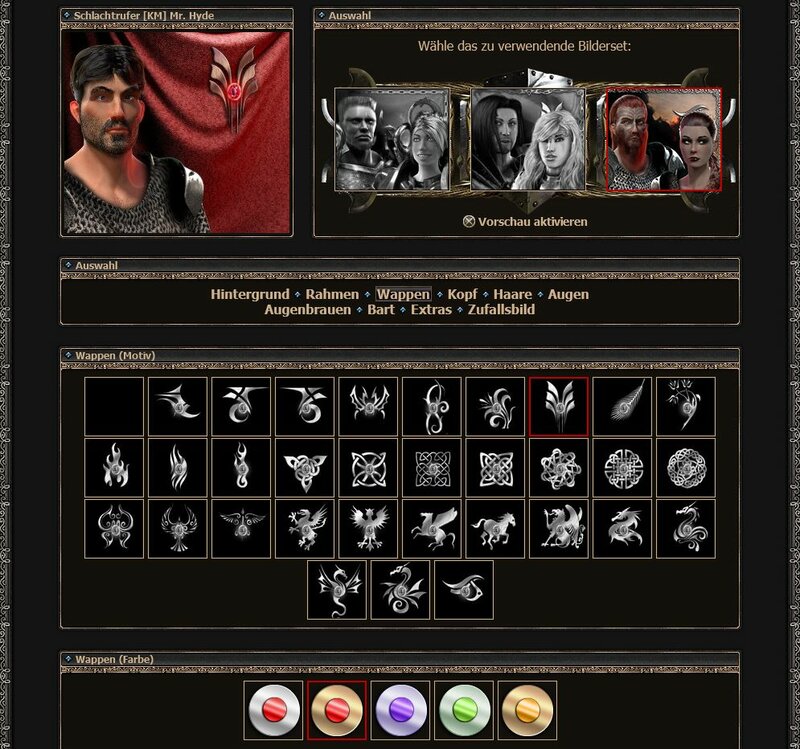Image resolution: width=800 pixels, height=749 pixels.
Task: Choose the grayscale long-haired man image set
Action: pos(528,139)
